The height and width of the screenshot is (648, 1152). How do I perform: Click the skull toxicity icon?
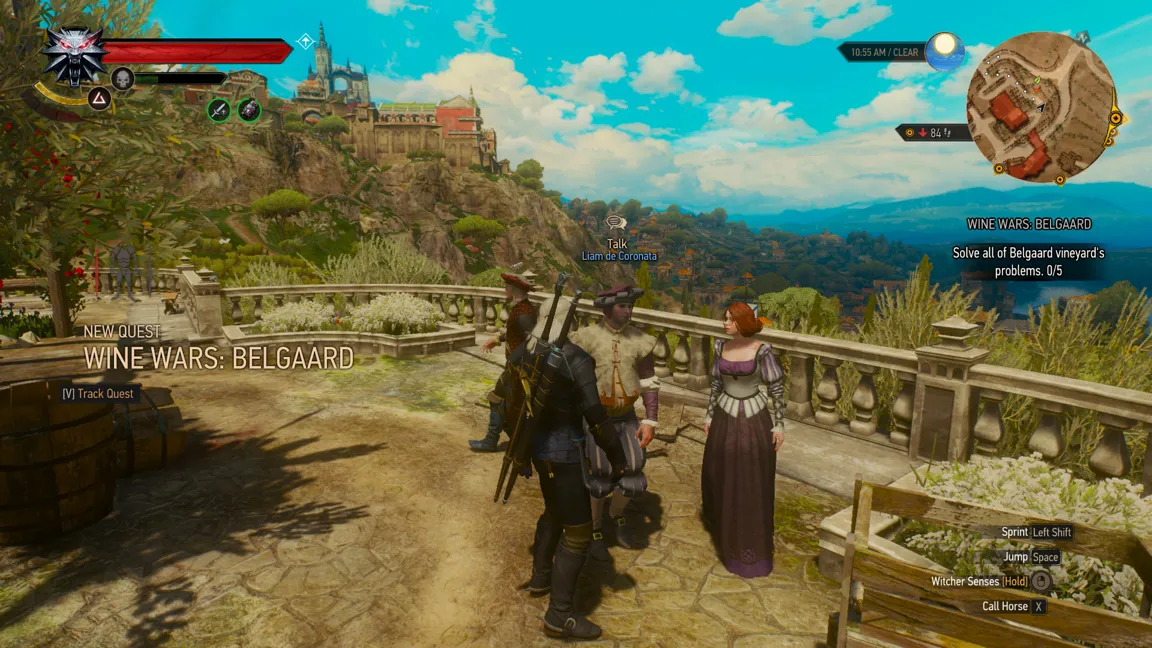123,78
